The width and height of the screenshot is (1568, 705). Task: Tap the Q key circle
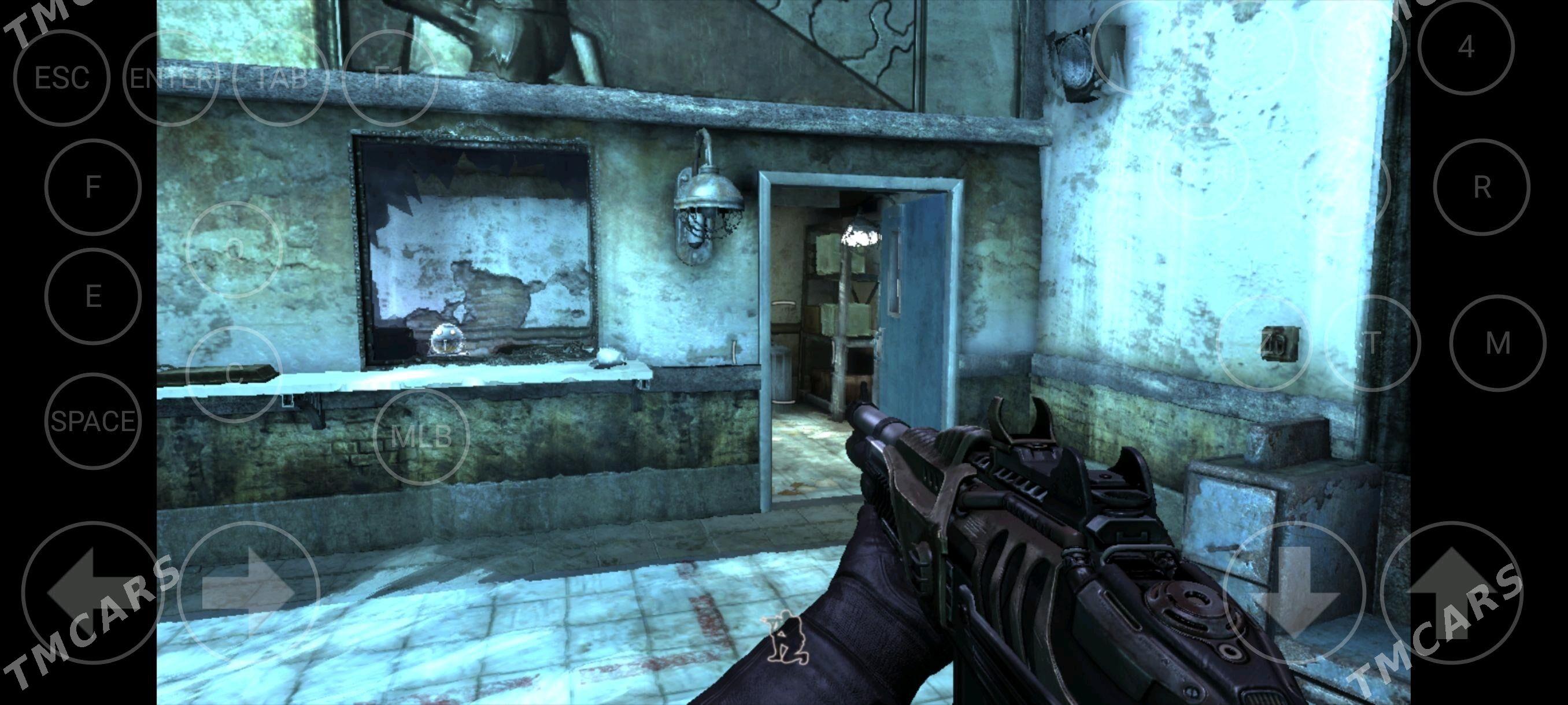coord(234,248)
